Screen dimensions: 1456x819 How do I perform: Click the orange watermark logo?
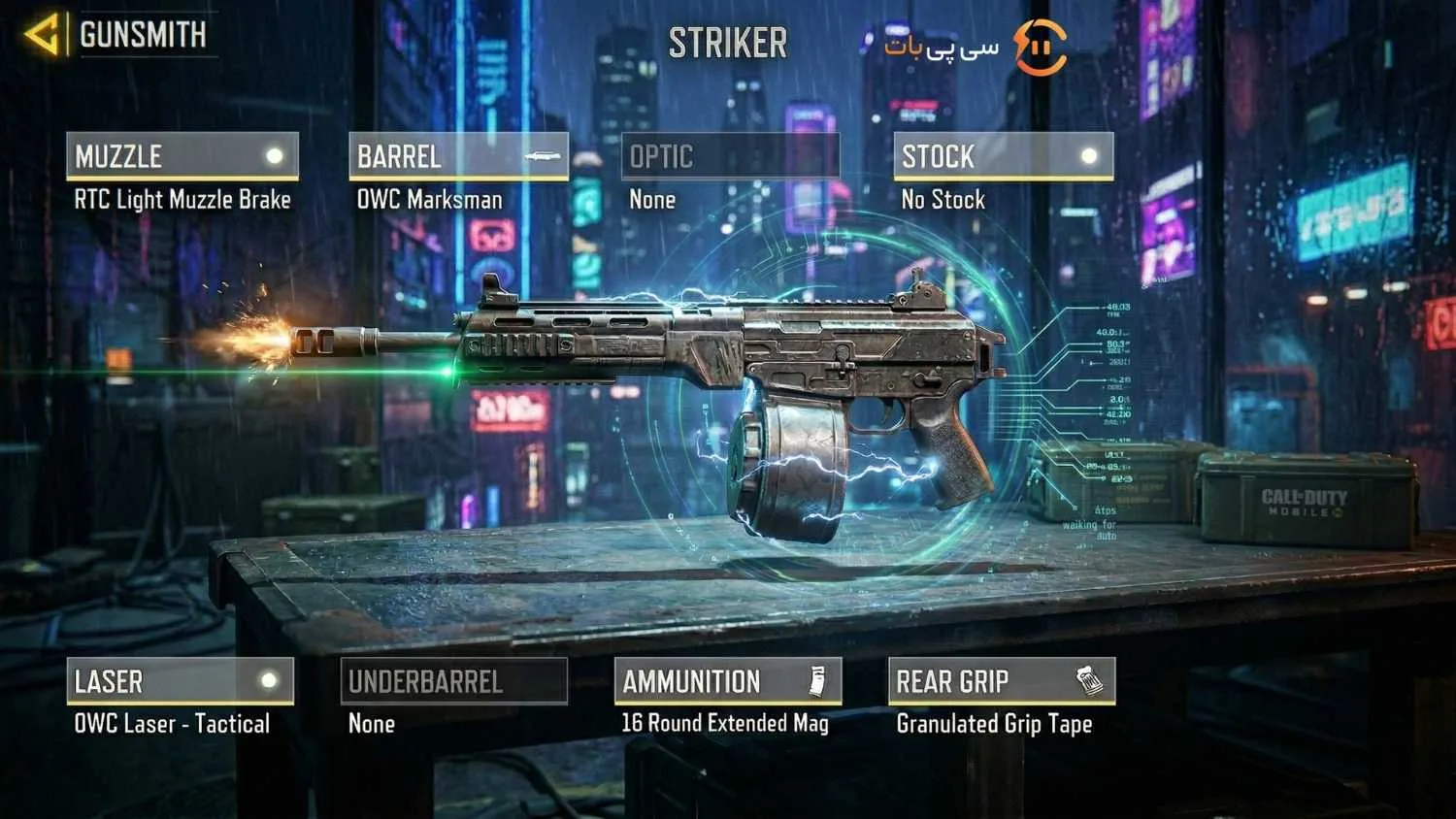(1040, 47)
